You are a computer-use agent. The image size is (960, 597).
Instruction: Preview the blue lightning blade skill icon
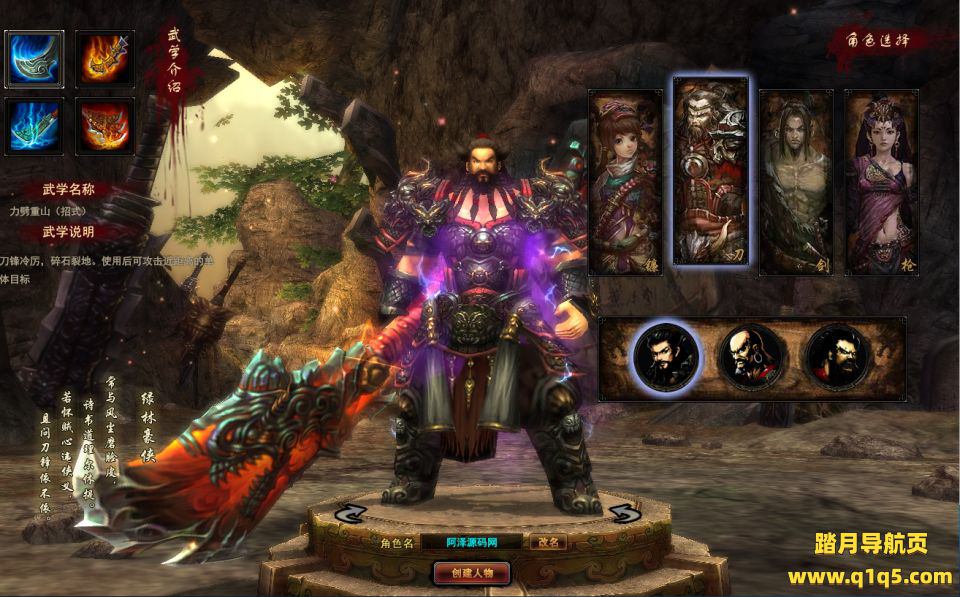(x=35, y=126)
